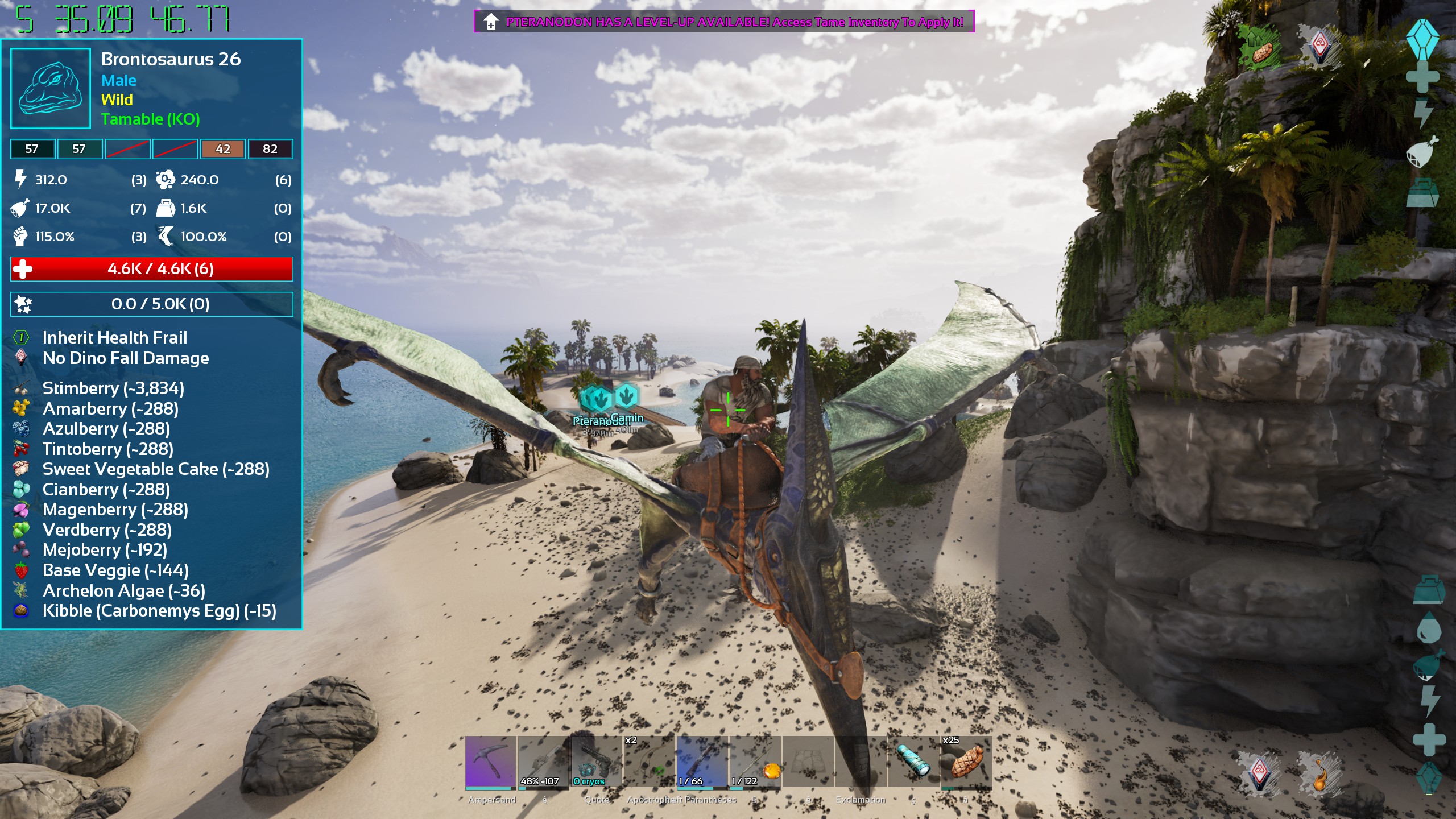Equip the cryo gun labeled 0 cryos
Viewport: 1456px width, 819px height.
[597, 762]
